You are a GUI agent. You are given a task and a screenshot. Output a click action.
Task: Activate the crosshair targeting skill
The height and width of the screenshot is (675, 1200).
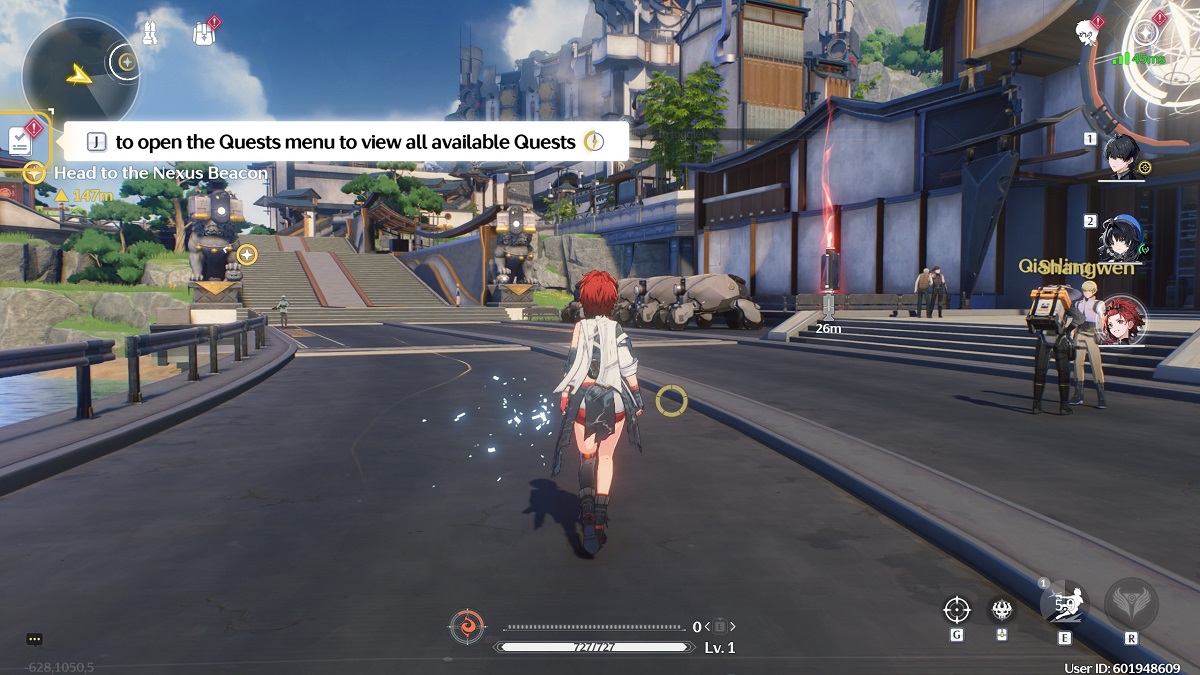pos(957,609)
